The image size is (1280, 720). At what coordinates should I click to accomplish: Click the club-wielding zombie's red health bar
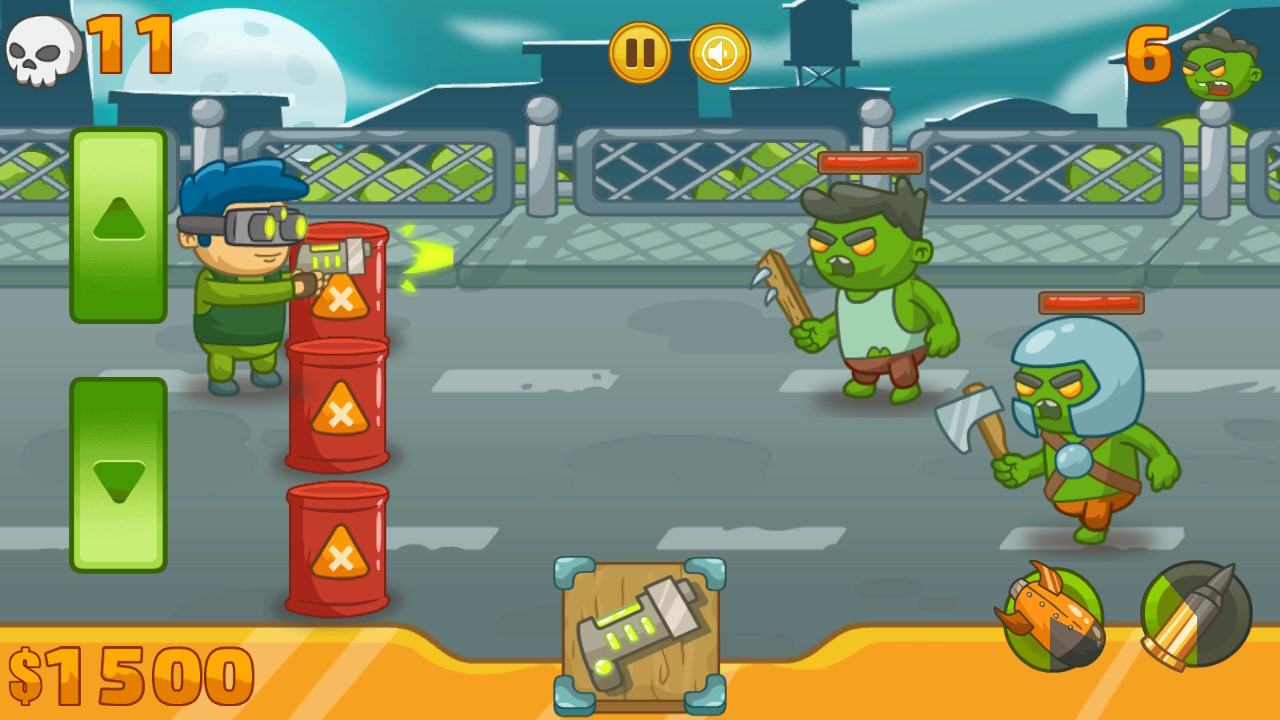[x=868, y=163]
